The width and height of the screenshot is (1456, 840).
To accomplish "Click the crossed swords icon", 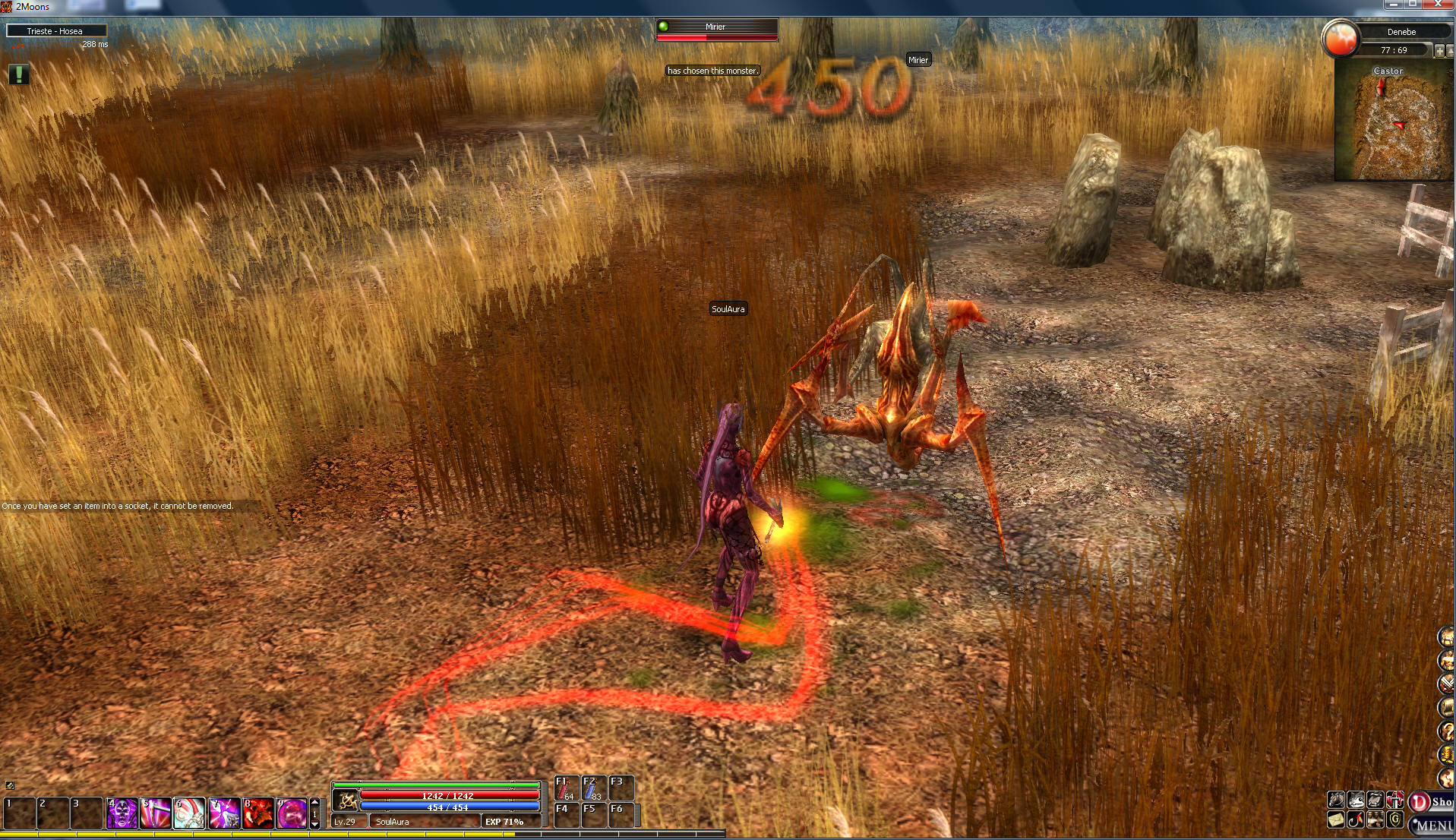I will (1447, 684).
